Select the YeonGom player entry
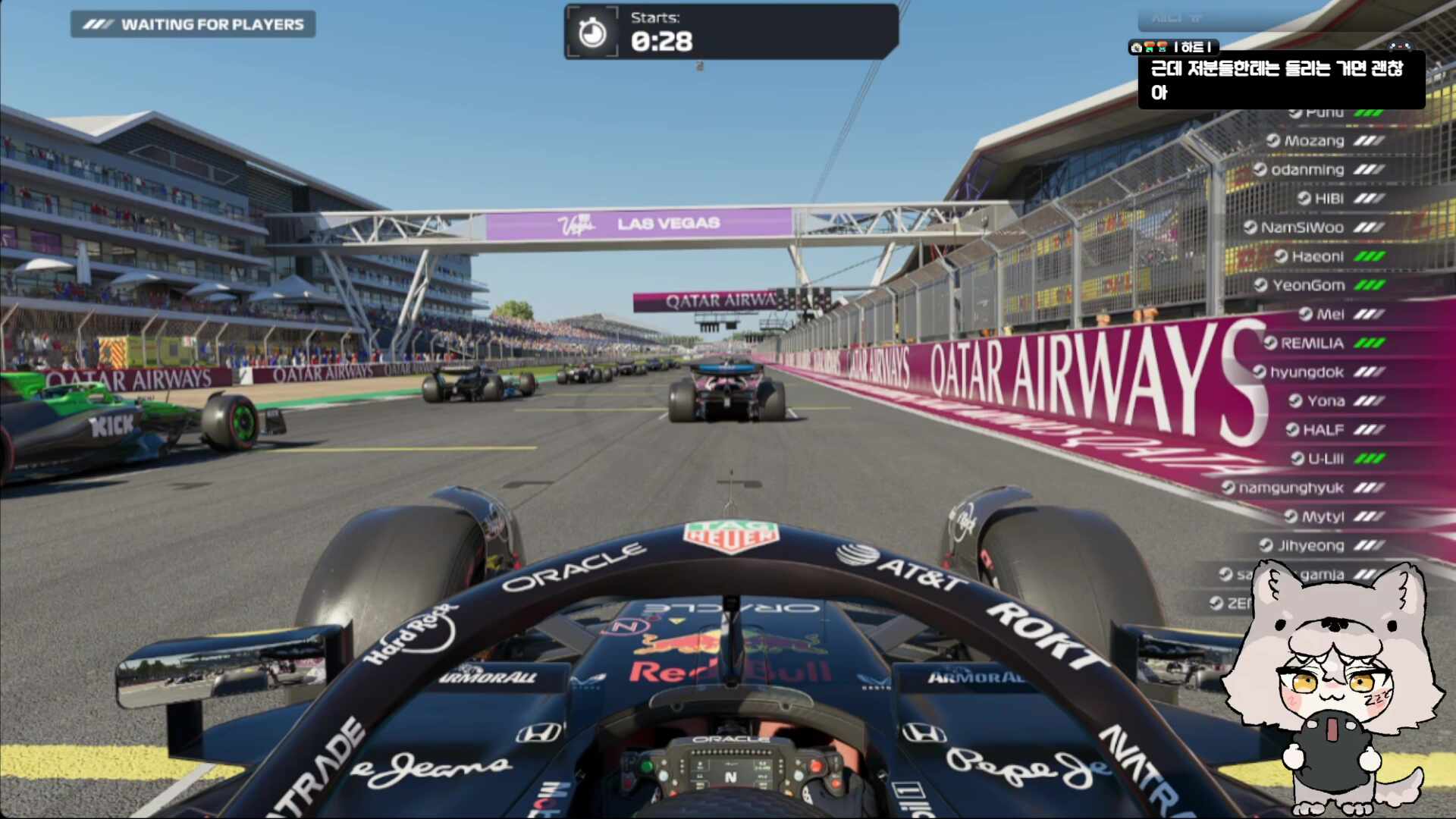The image size is (1456, 819). point(1308,285)
